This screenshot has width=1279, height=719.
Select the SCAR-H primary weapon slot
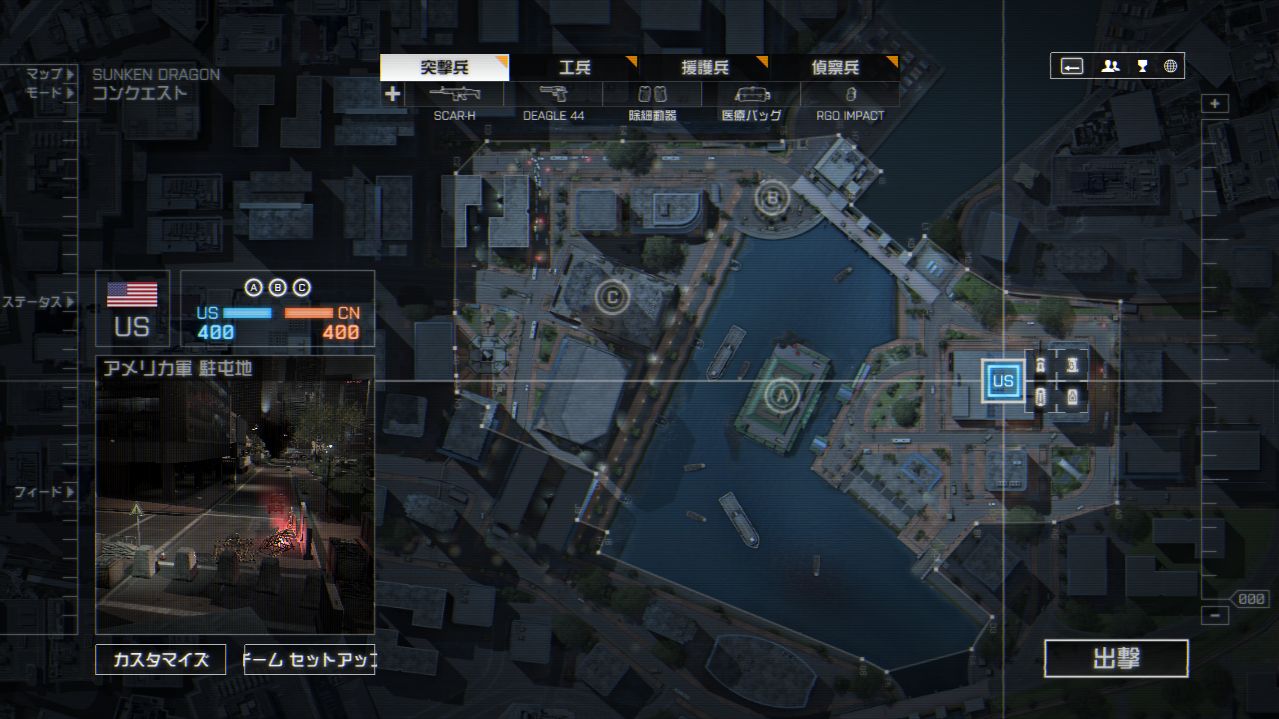tap(454, 95)
